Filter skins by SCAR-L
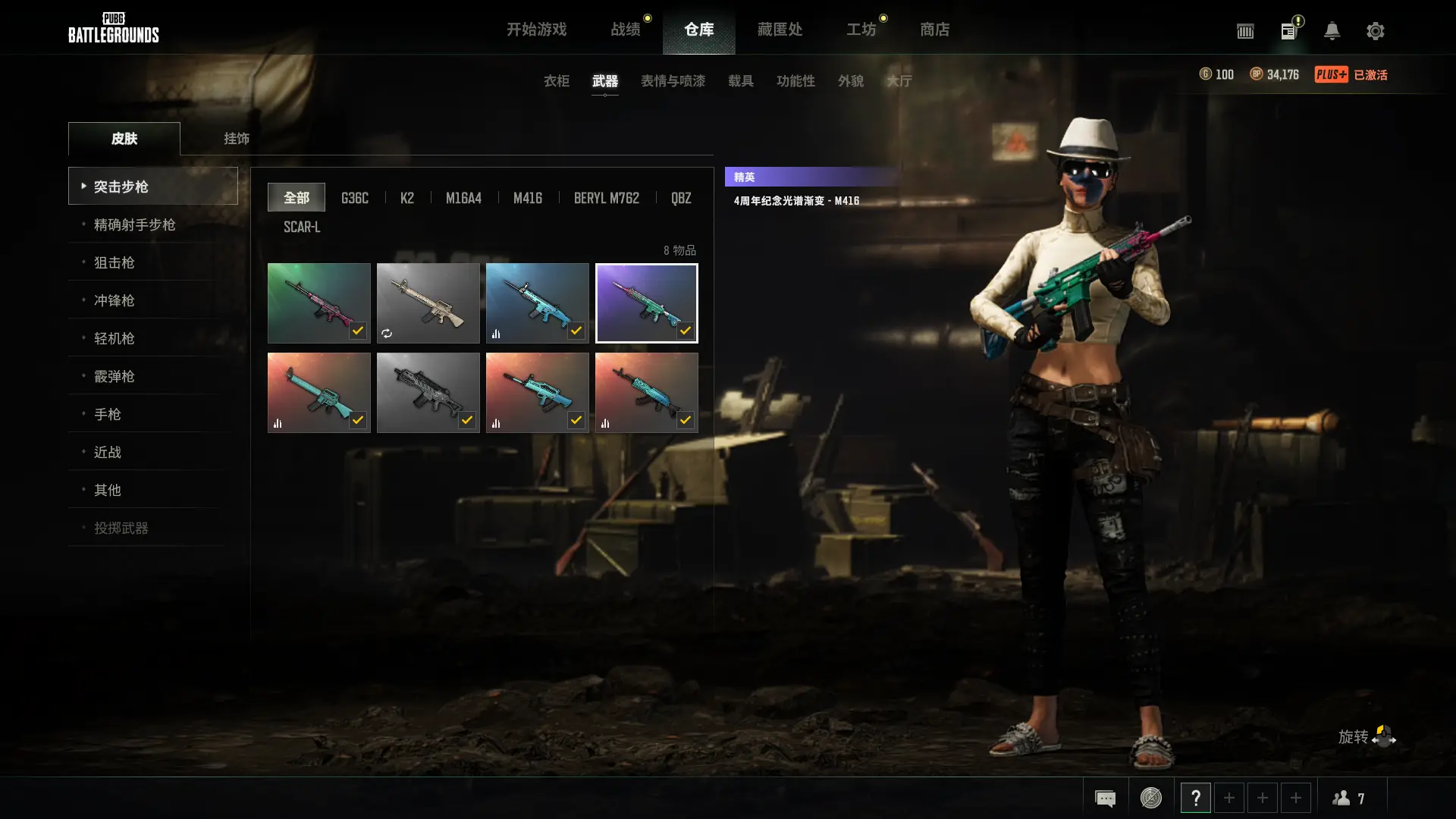The image size is (1456, 819). (x=302, y=227)
